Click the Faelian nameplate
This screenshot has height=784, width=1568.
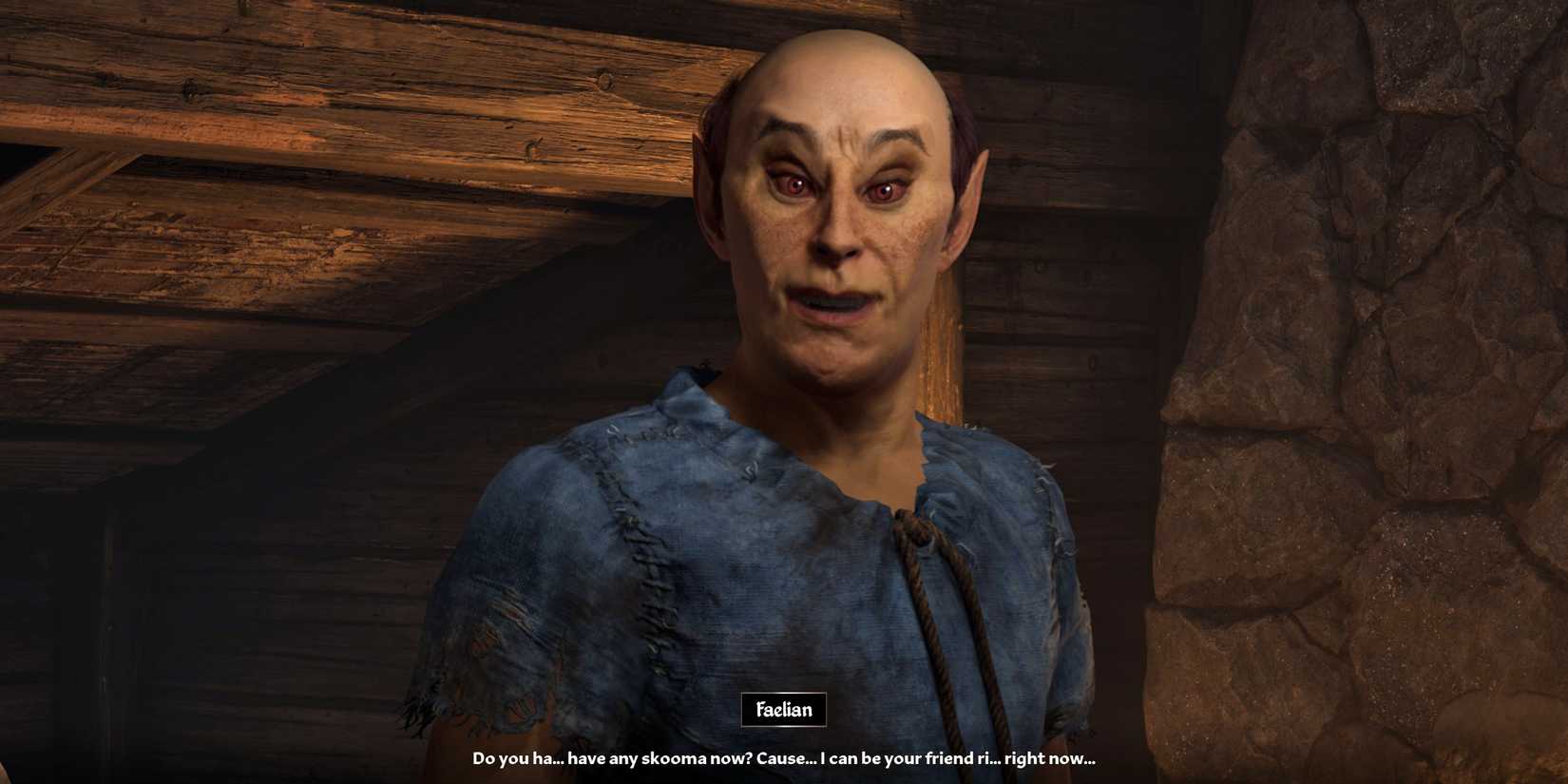(x=782, y=707)
